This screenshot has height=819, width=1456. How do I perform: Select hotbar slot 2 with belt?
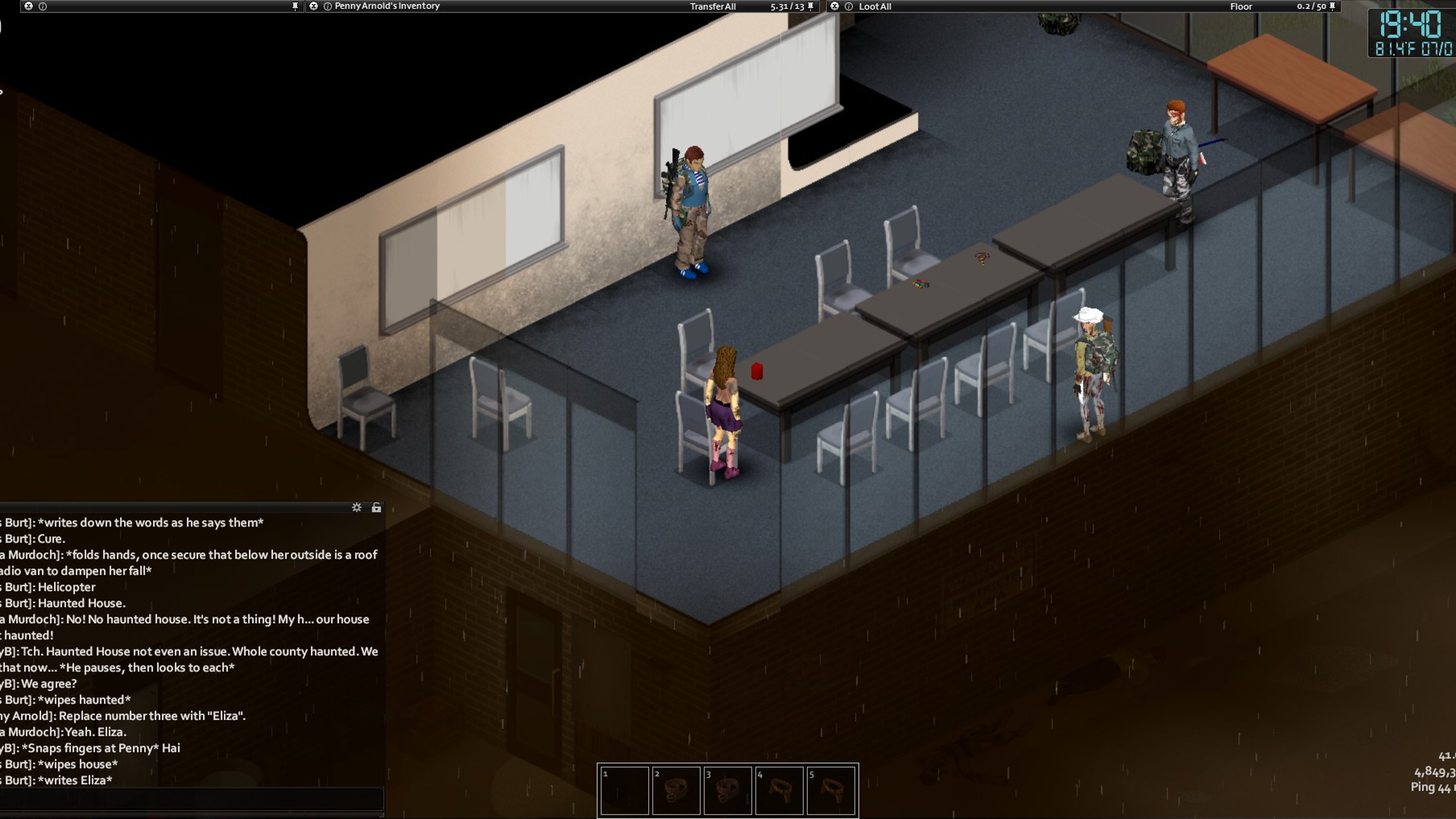(x=676, y=790)
